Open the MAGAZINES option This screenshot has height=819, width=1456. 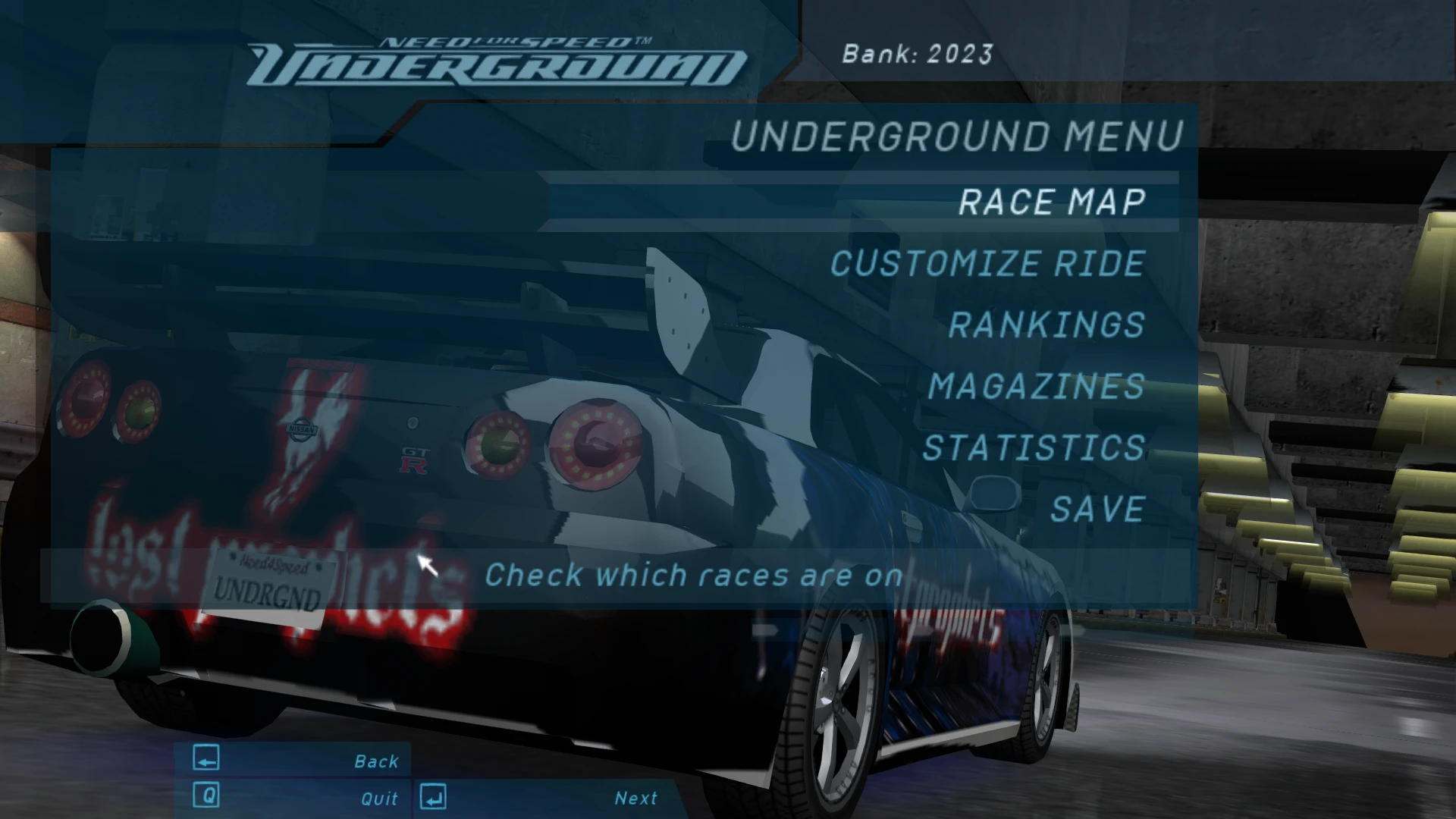1035,387
